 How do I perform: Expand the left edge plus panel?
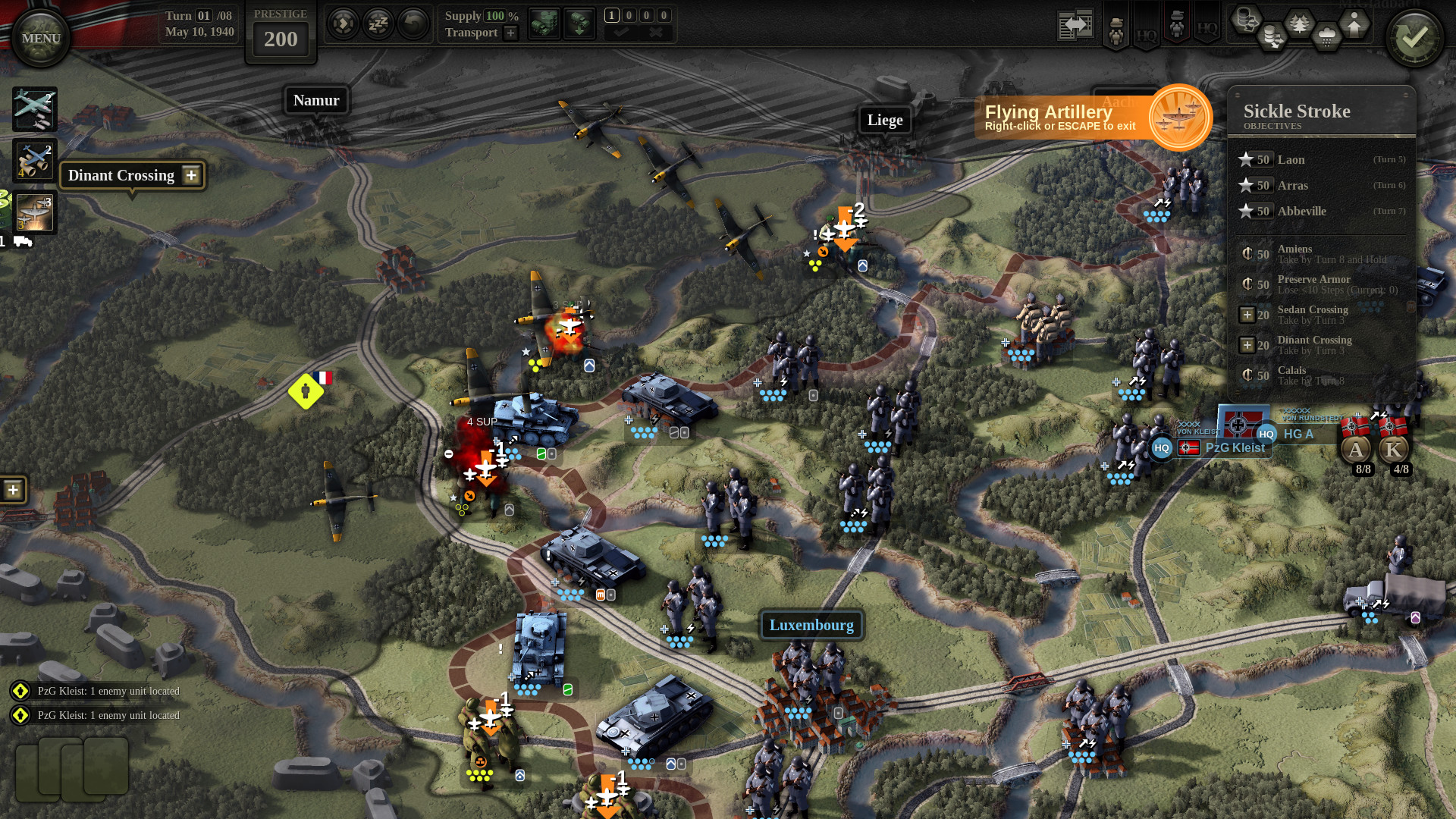point(12,490)
